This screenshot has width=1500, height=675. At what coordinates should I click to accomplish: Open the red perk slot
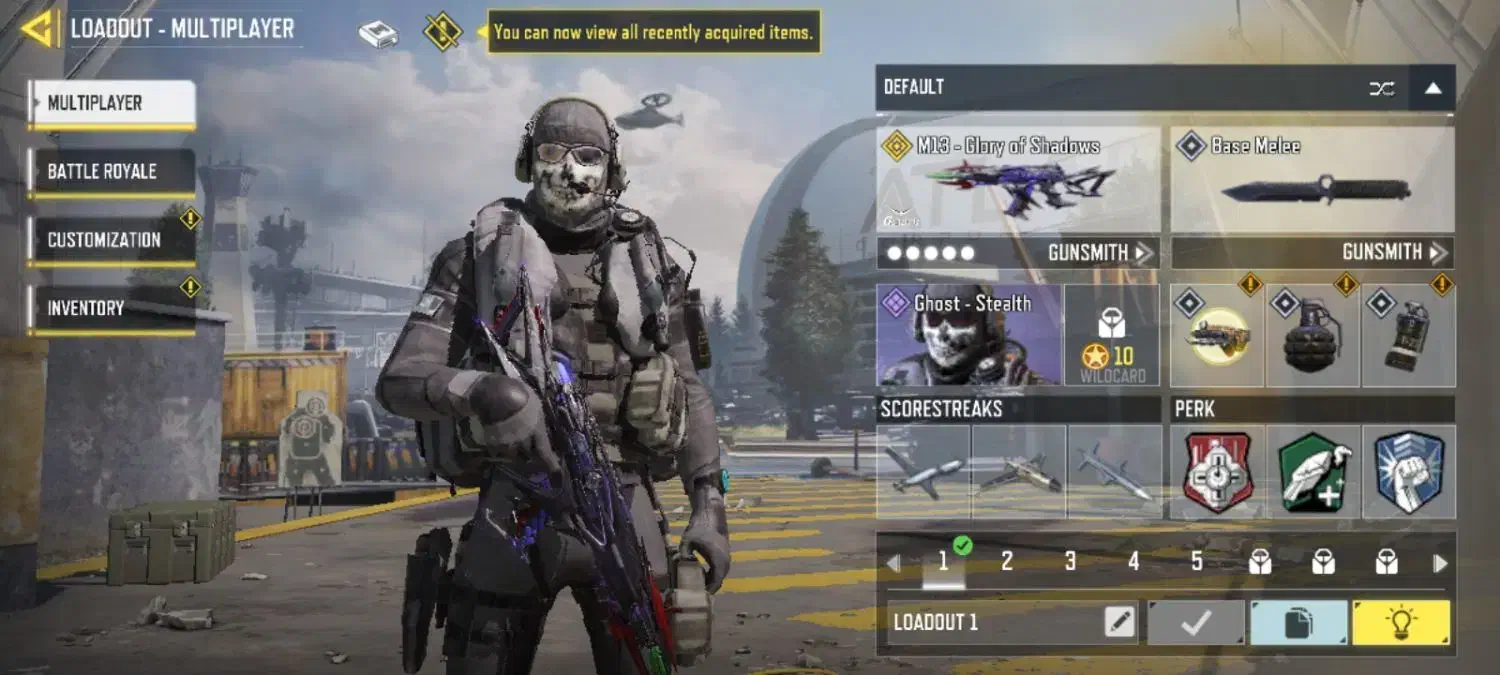tap(1217, 472)
